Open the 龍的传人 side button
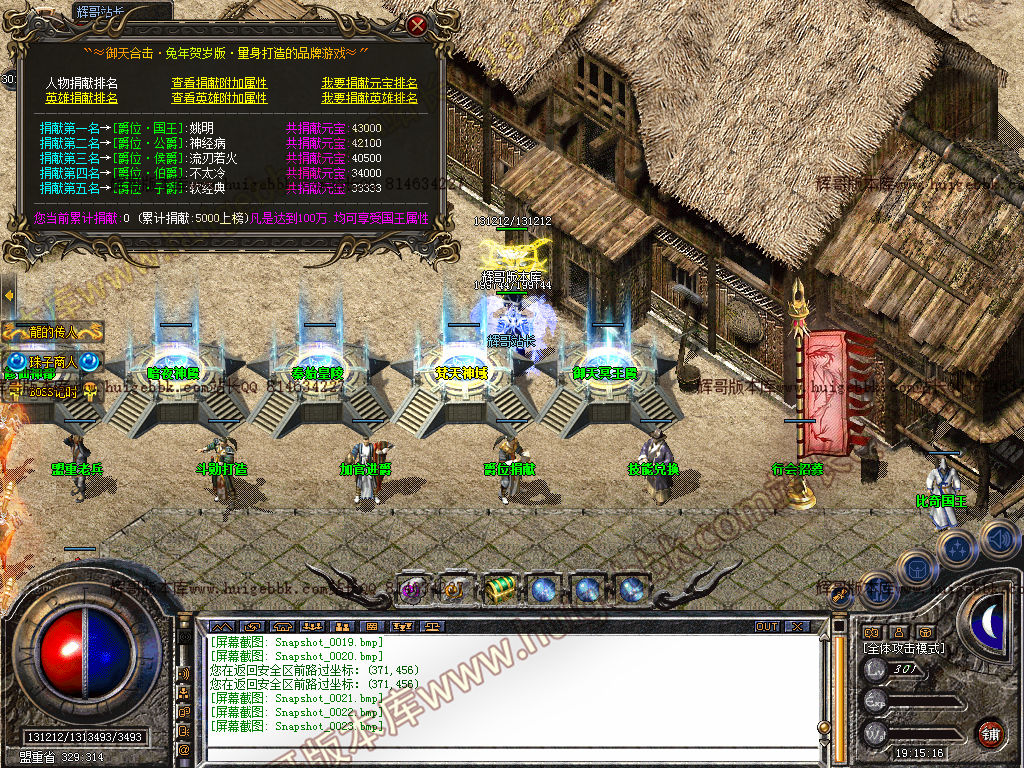 53,332
